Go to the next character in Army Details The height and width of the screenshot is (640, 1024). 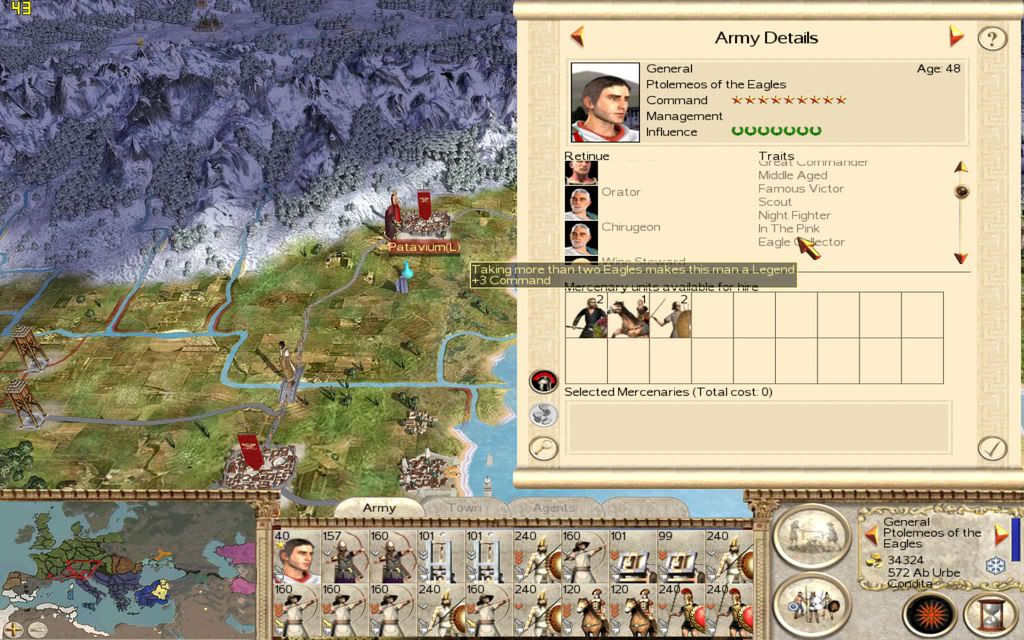[x=957, y=38]
